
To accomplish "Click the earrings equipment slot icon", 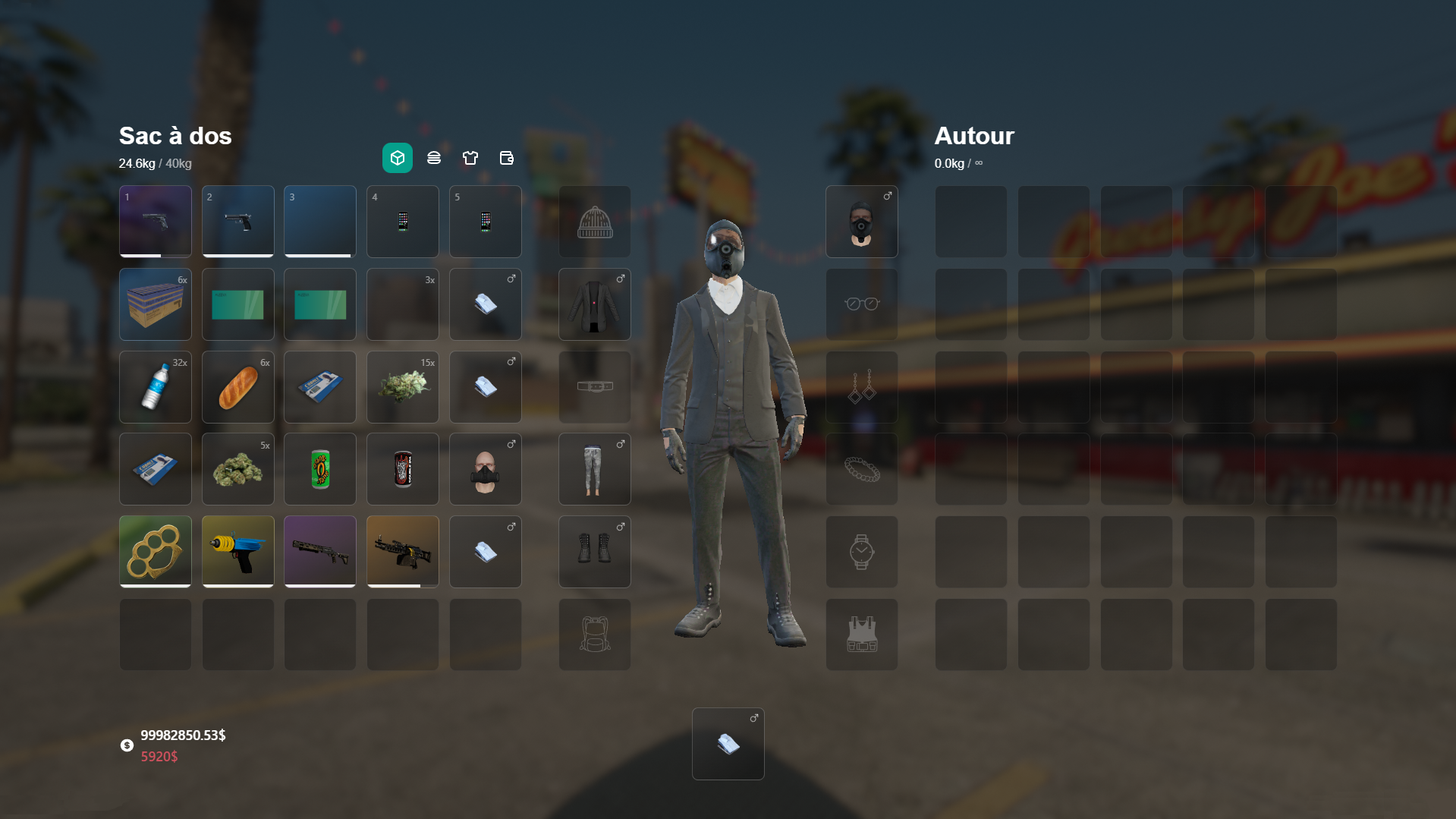I will pyautogui.click(x=861, y=386).
